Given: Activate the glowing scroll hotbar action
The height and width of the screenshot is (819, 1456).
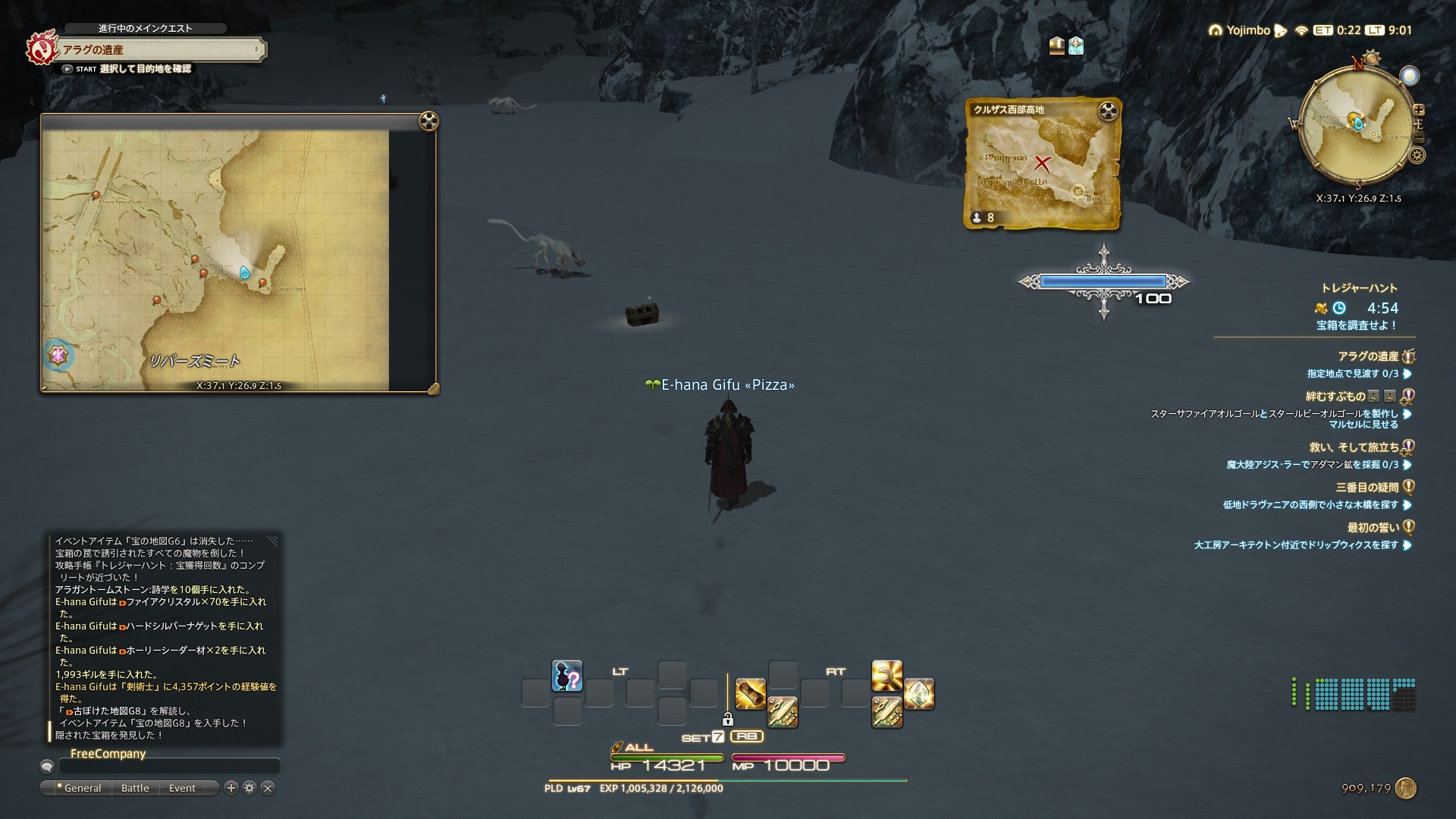Looking at the screenshot, I should [x=750, y=694].
